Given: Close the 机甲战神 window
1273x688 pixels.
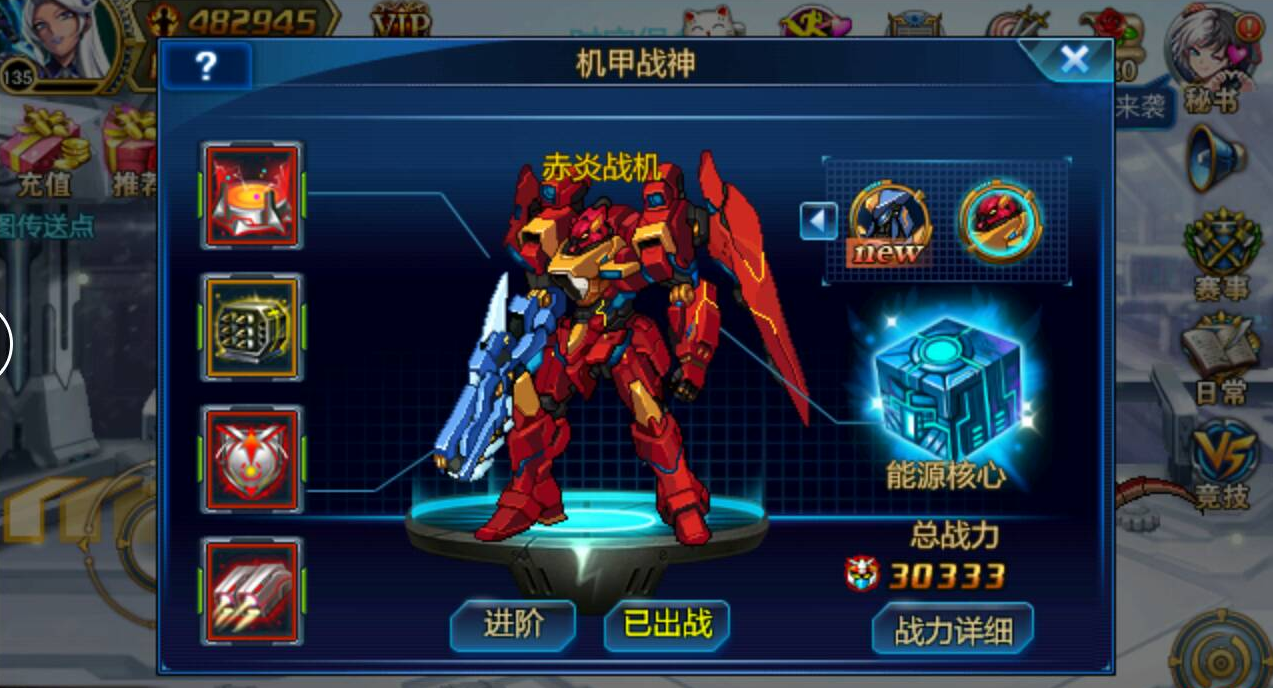Looking at the screenshot, I should pos(1074,61).
